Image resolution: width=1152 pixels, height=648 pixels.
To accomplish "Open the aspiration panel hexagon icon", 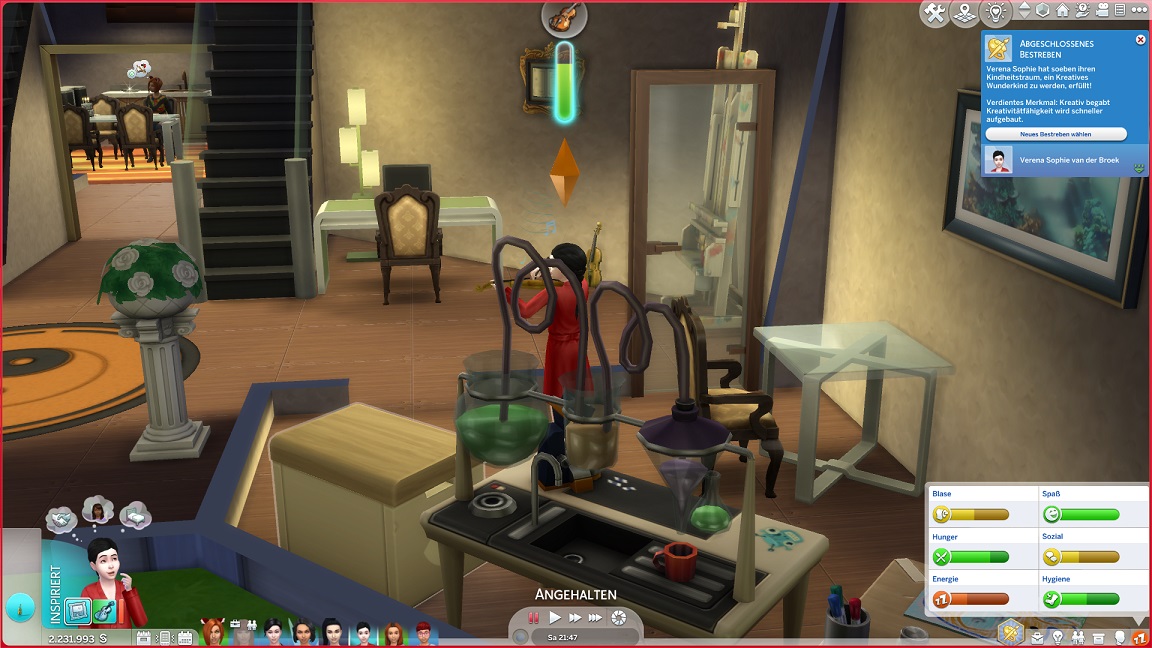I will point(1011,632).
